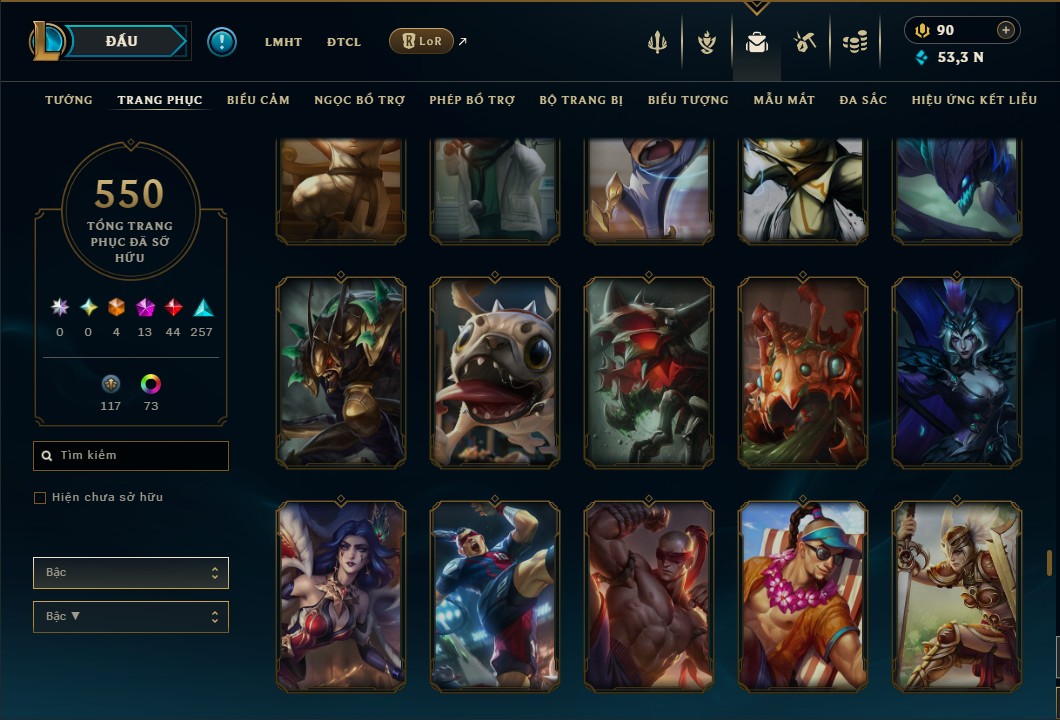Click the ĐẤU play button
Screen dimensions: 1060x720
[x=122, y=41]
